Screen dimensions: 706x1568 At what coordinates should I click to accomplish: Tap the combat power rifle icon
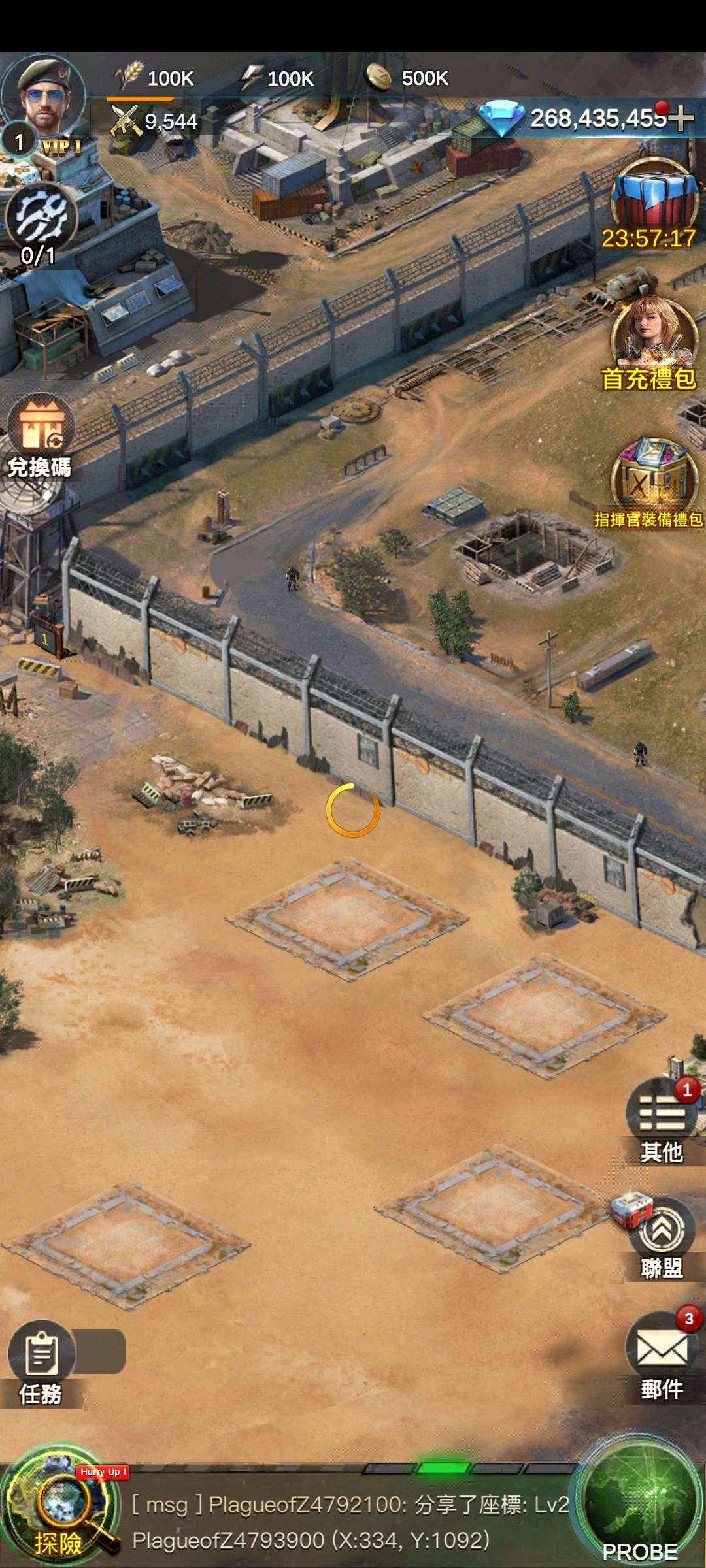(126, 121)
